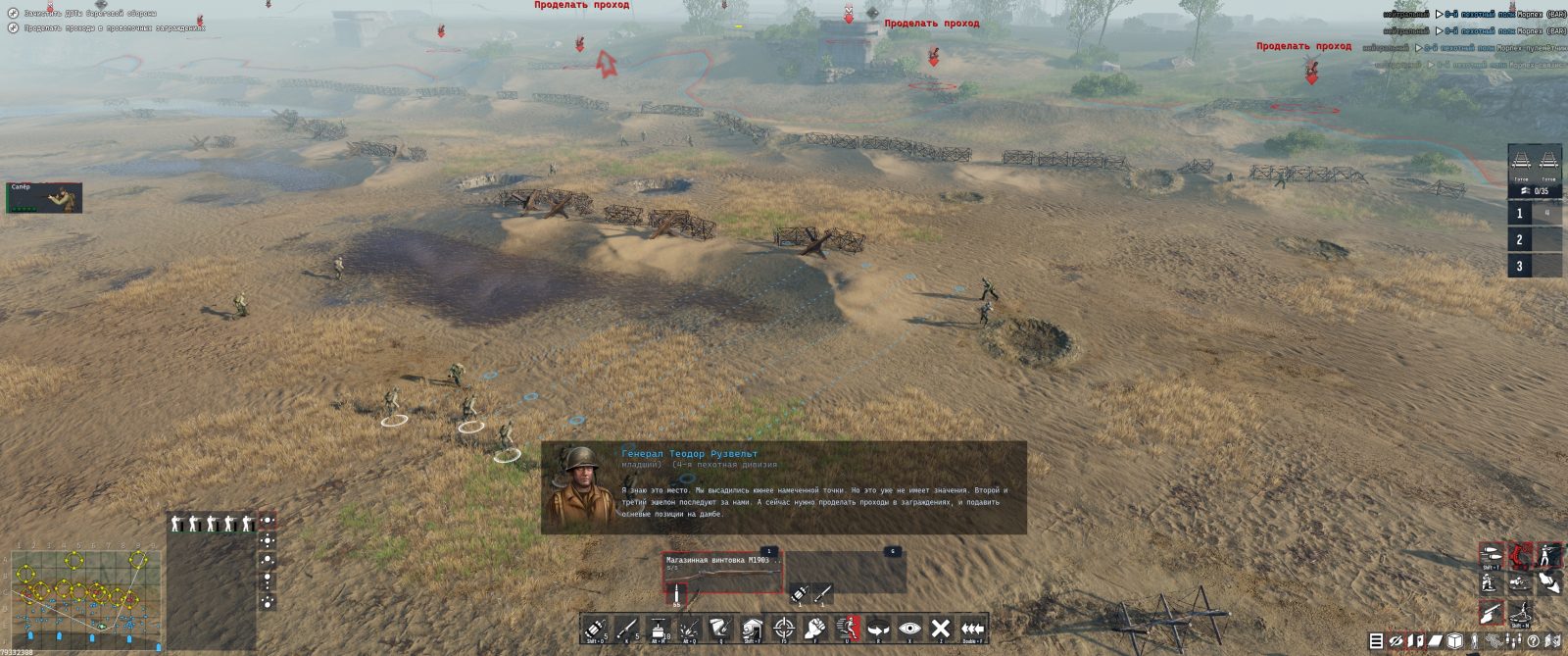Select the Сапёр unit portrait
1568x656 pixels.
click(x=44, y=197)
